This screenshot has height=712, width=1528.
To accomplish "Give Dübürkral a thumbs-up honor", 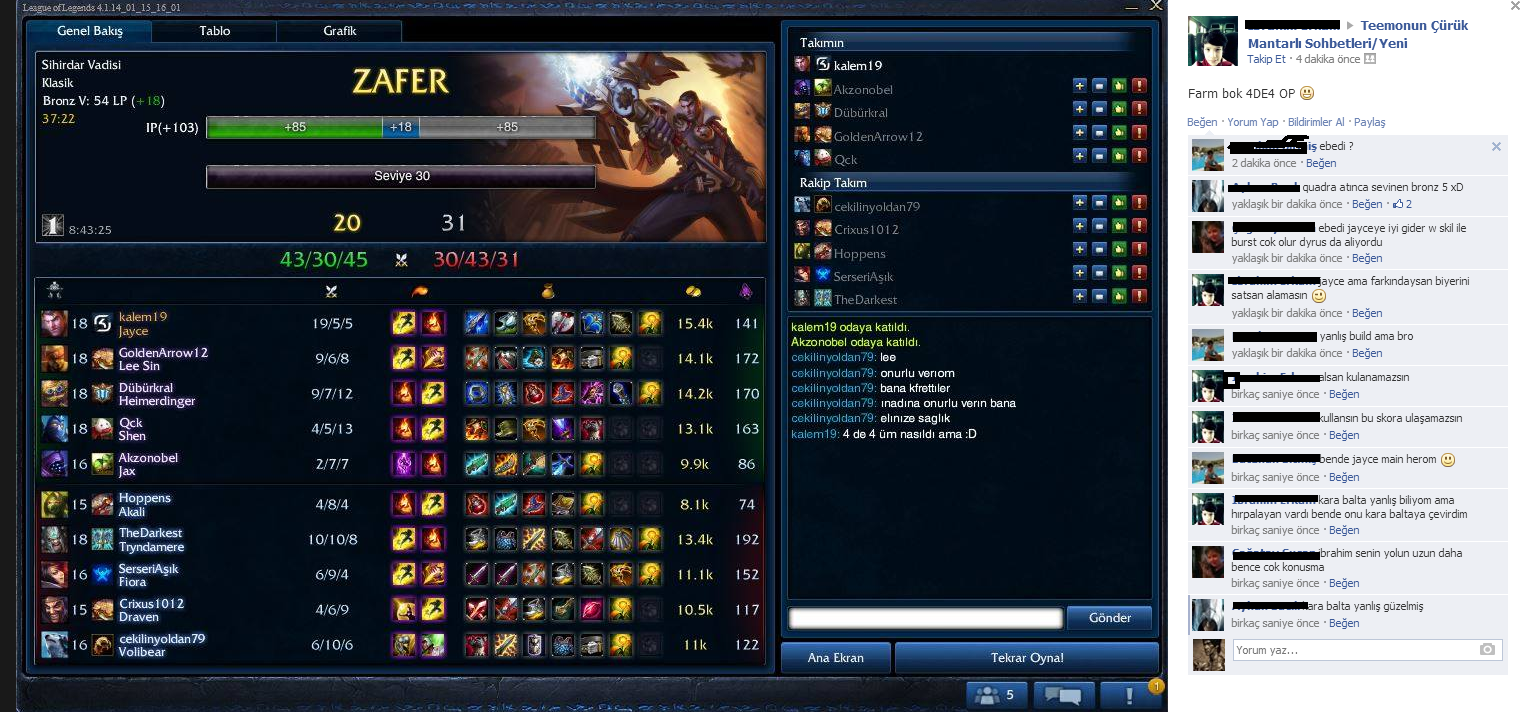I will [1119, 109].
